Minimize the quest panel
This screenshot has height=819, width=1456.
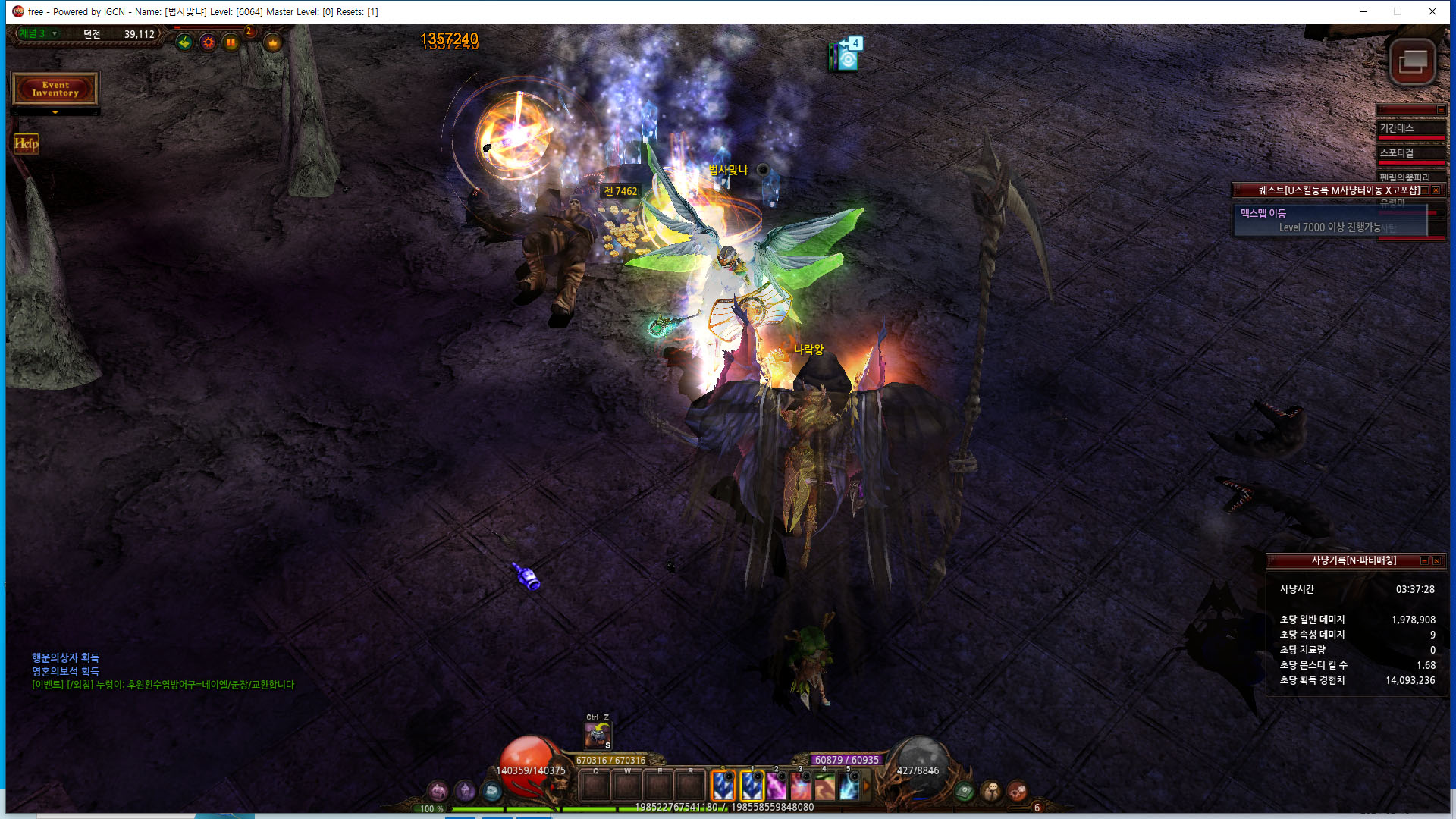pos(1424,190)
